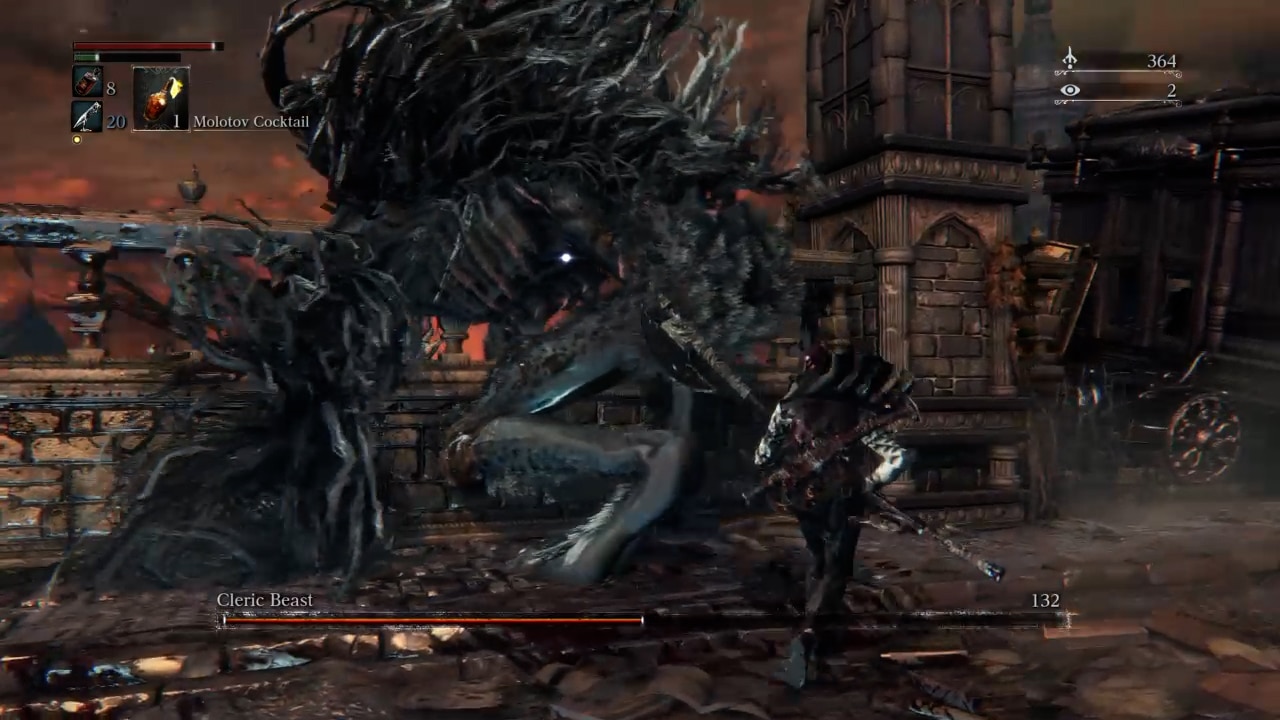Click the item quantity number 1

[x=176, y=122]
